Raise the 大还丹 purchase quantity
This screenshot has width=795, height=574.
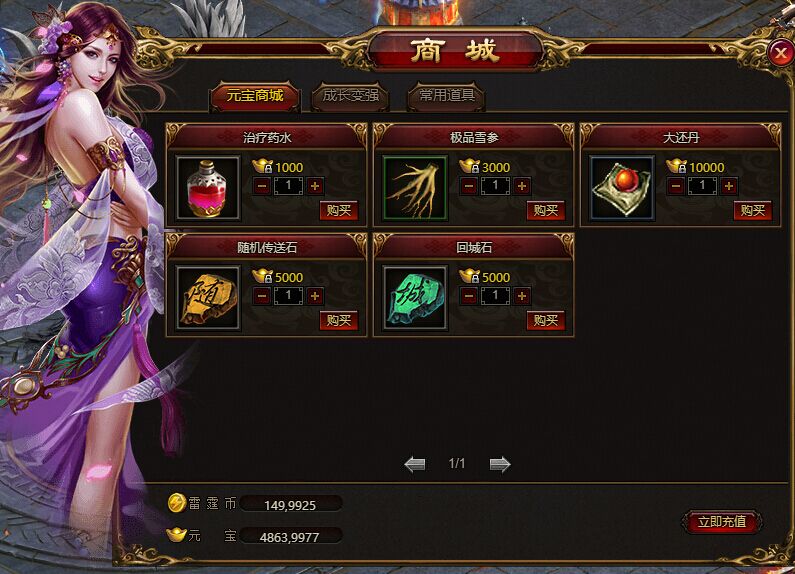tap(729, 186)
